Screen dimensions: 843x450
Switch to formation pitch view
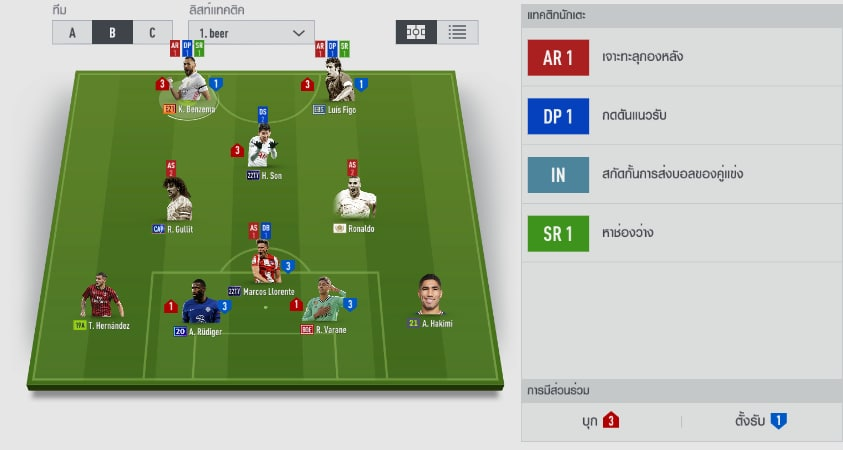[416, 32]
